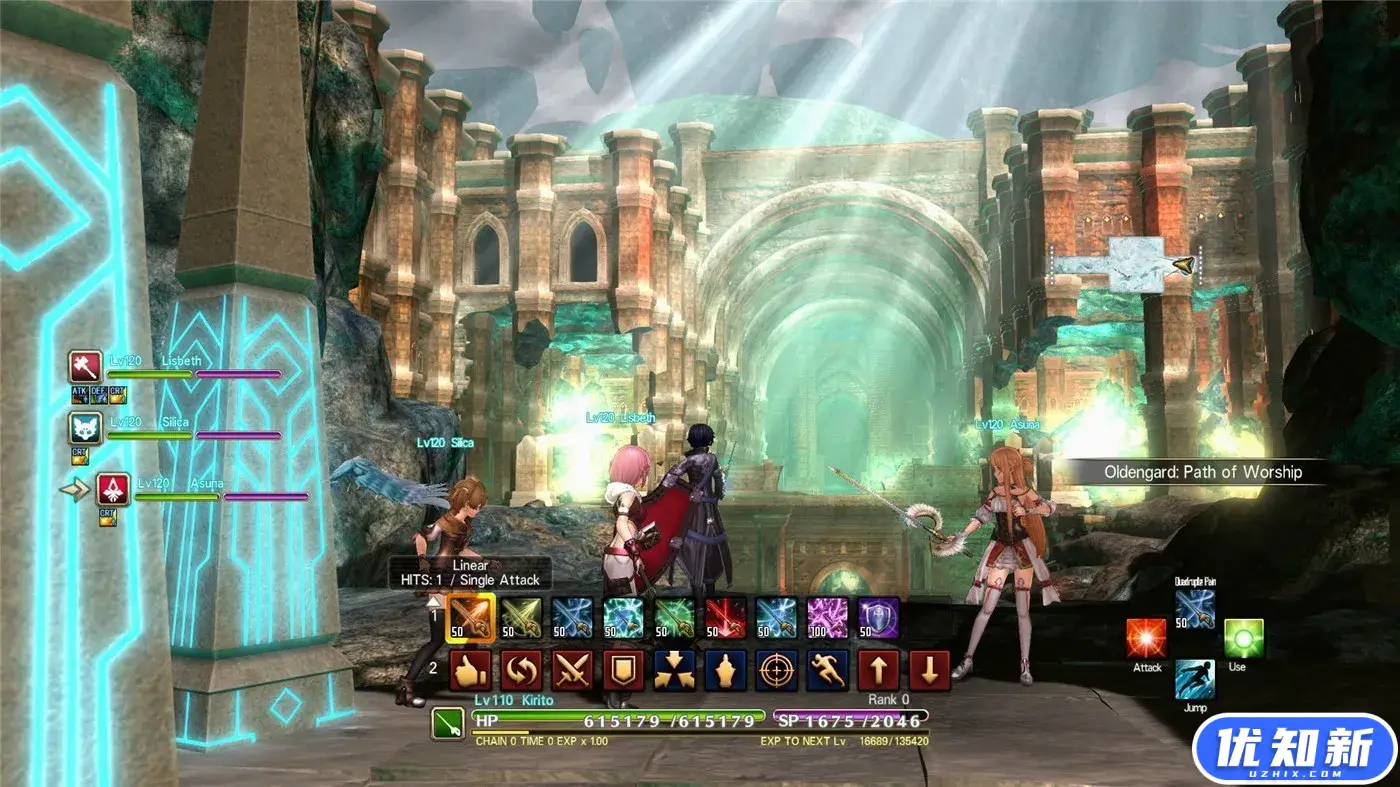Click the green Use action icon

click(1244, 638)
